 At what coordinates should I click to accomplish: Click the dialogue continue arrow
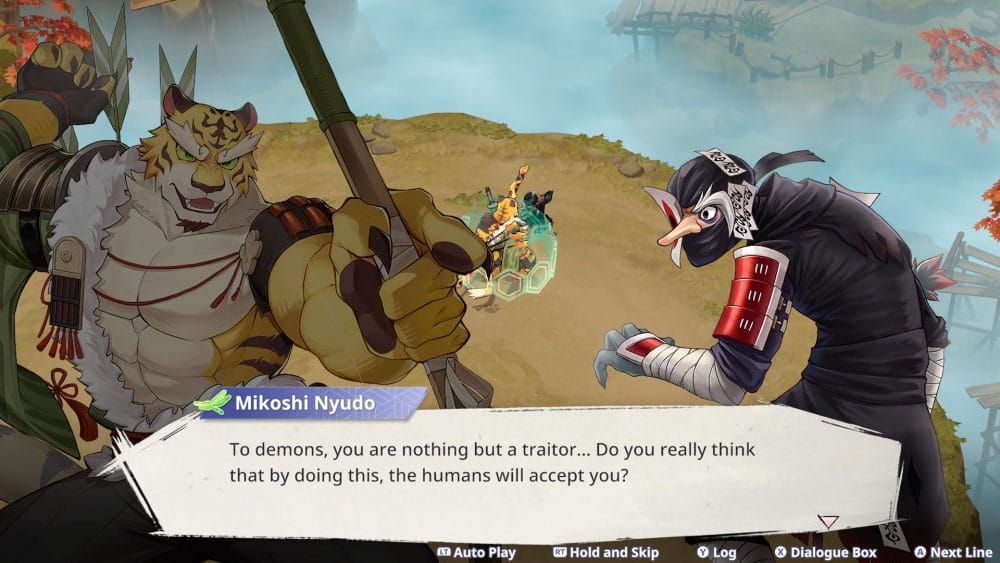coord(828,521)
